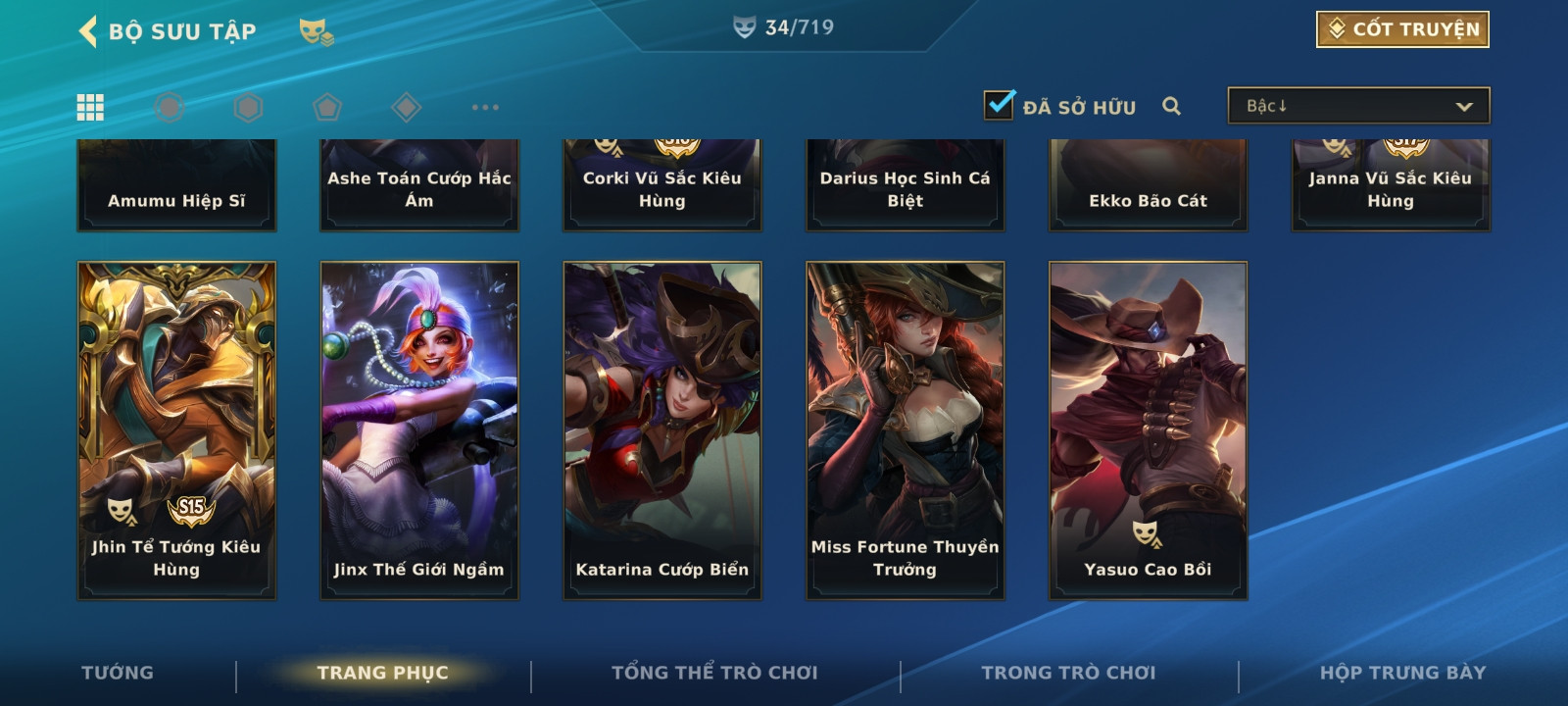Pick the Miss Fortune Thuyền Trưởng skin

(906, 429)
